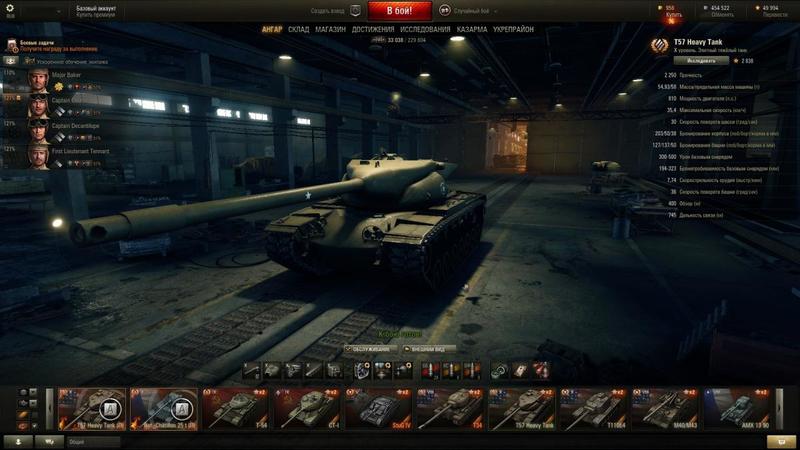The width and height of the screenshot is (800, 450).
Task: Switch to the КАЗАРМА tab
Action: click(x=472, y=30)
